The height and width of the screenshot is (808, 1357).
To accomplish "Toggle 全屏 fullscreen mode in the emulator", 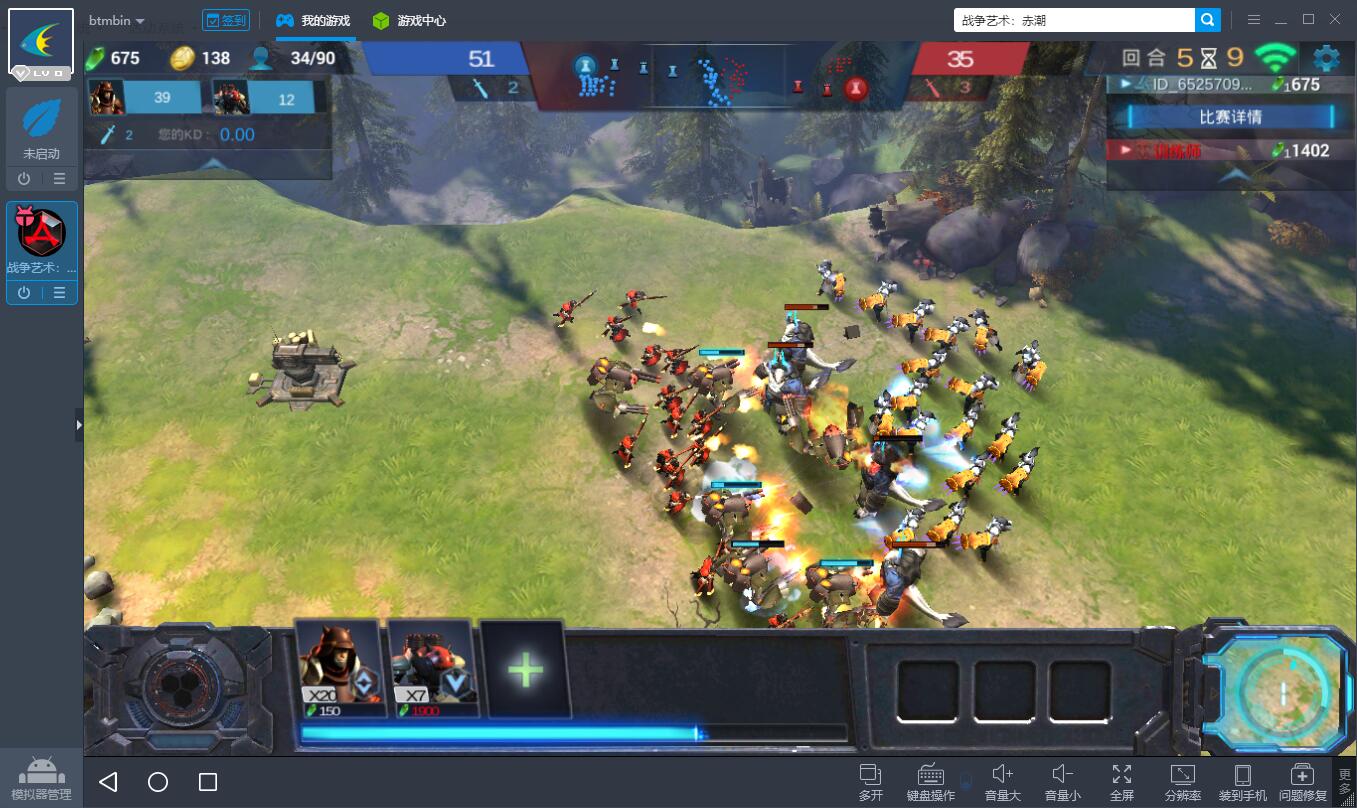I will [1122, 782].
